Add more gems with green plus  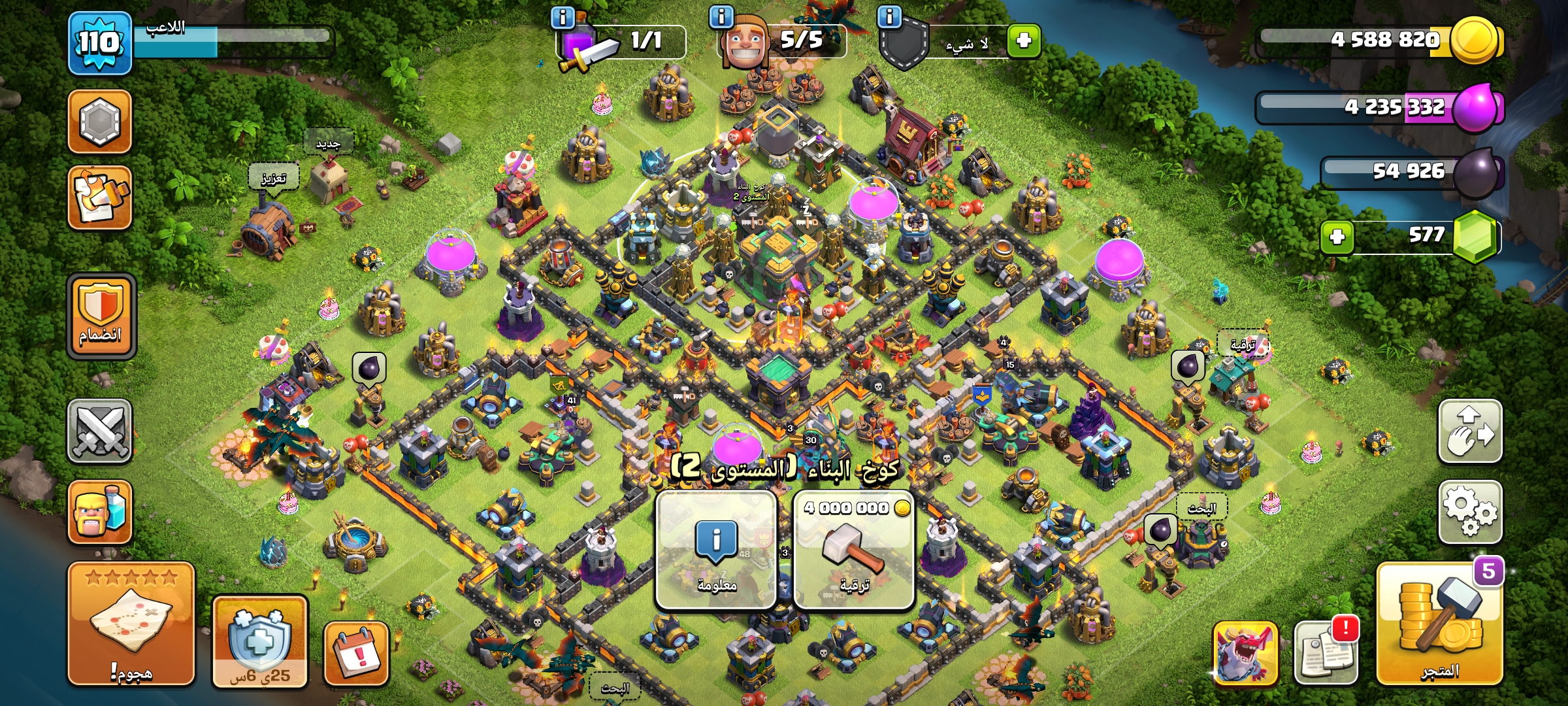(1337, 237)
